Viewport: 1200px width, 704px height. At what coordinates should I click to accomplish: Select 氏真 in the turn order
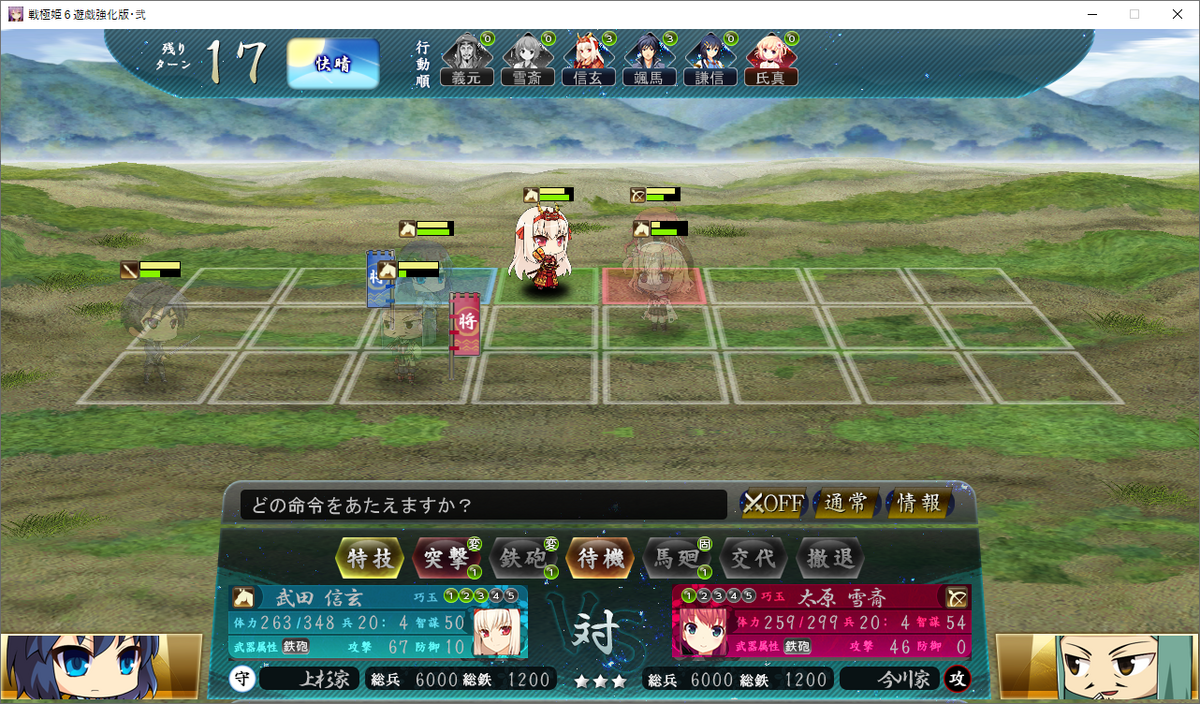coord(770,60)
